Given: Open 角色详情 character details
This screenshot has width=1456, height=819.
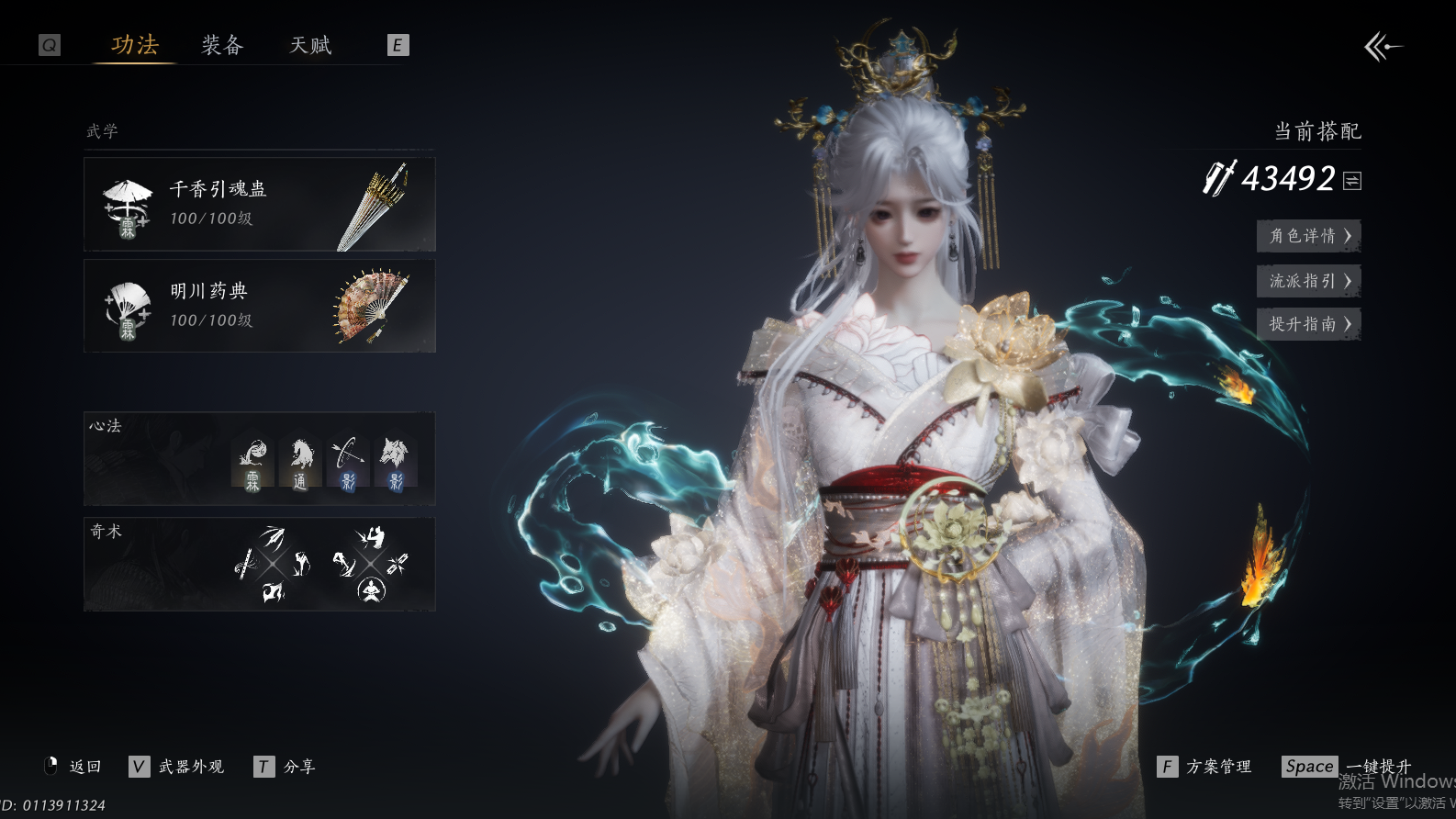Looking at the screenshot, I should tap(1308, 236).
